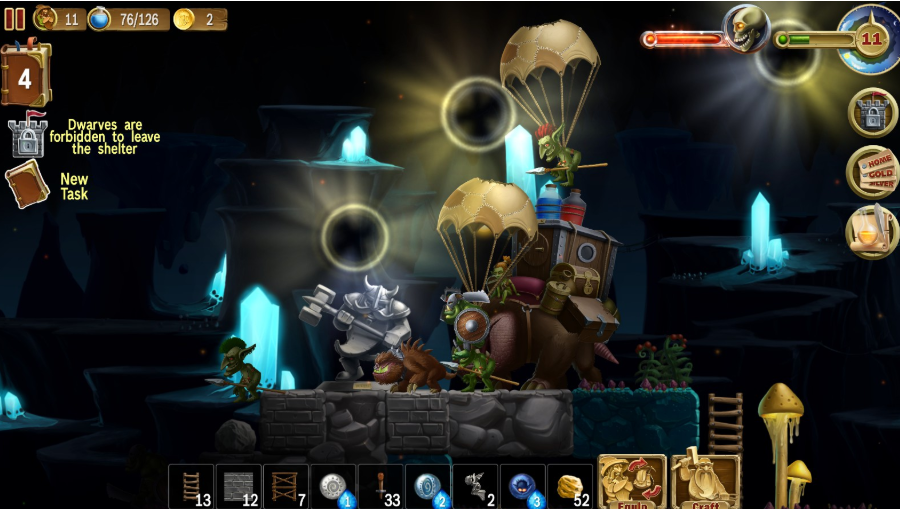Open the New Task book
Screen dimensions: 900x509
pyautogui.click(x=27, y=184)
